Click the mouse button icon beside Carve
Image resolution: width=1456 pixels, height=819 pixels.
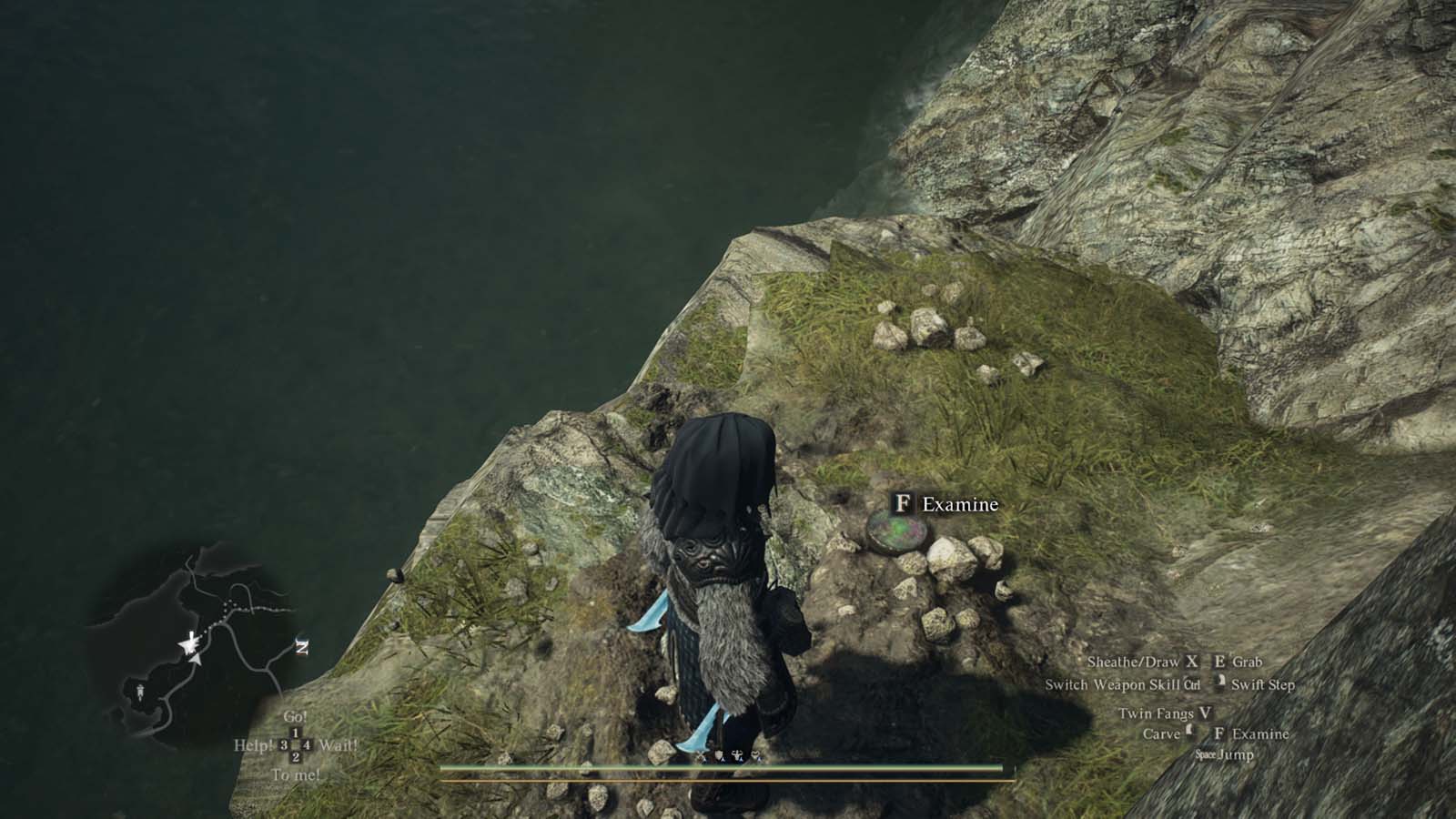1189,732
